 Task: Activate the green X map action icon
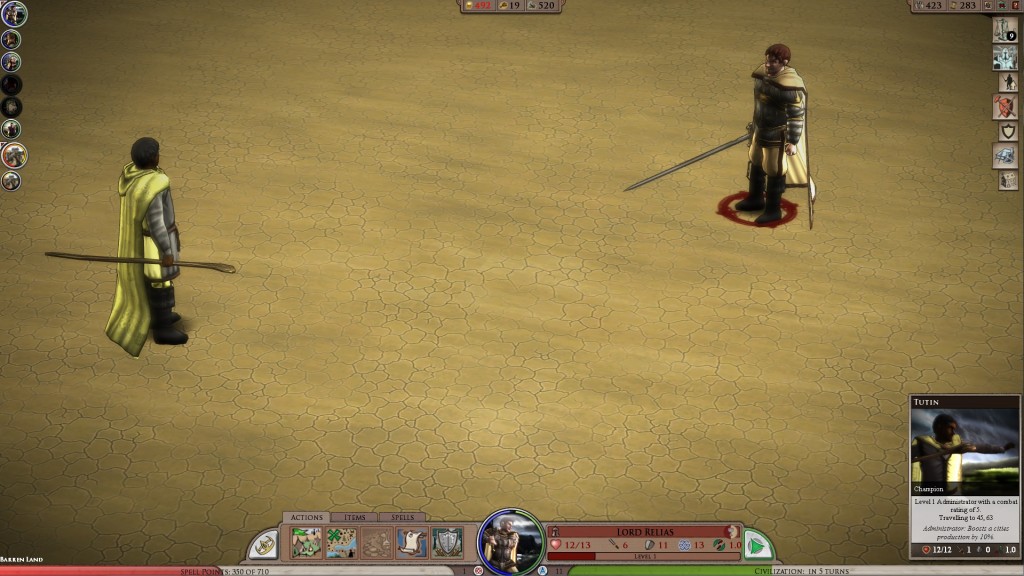pyautogui.click(x=341, y=543)
